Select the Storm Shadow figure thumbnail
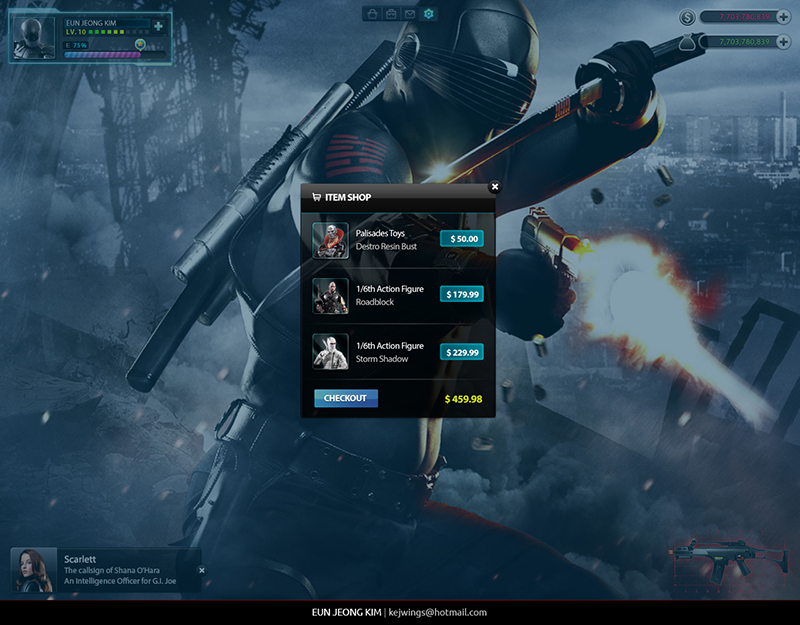This screenshot has height=625, width=800. 331,352
